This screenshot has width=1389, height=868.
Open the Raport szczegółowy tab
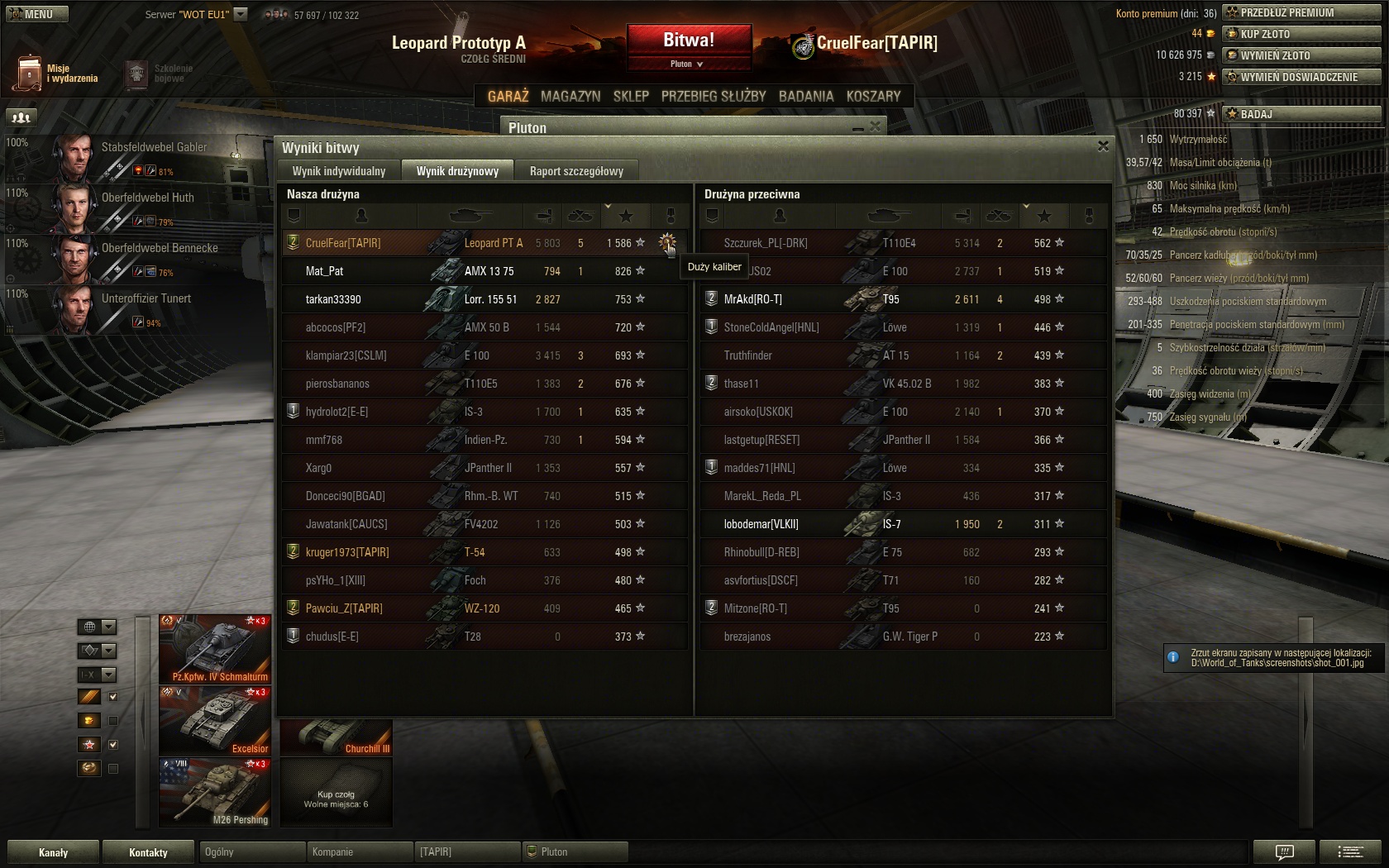point(576,171)
